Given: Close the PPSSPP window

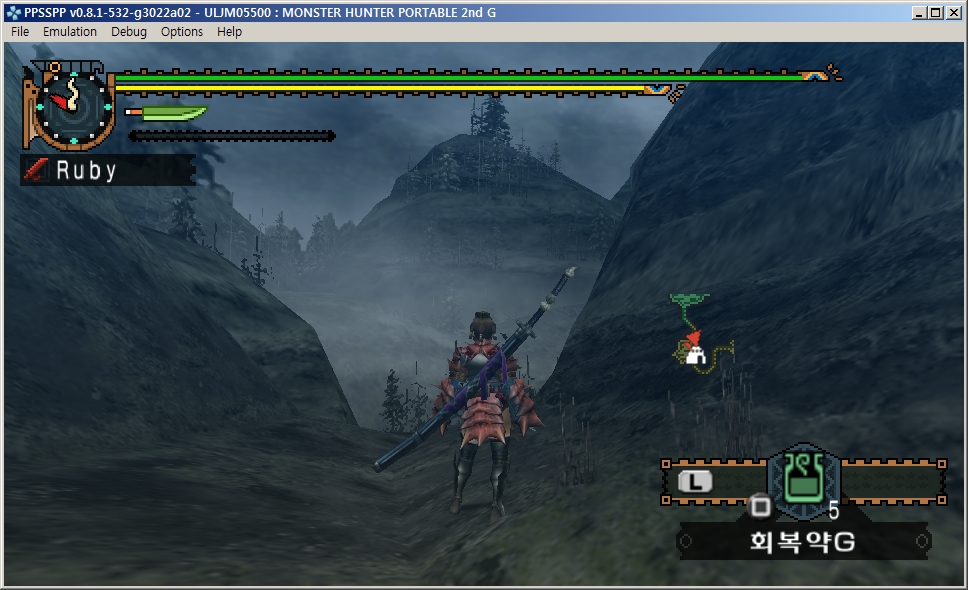Looking at the screenshot, I should (x=953, y=12).
